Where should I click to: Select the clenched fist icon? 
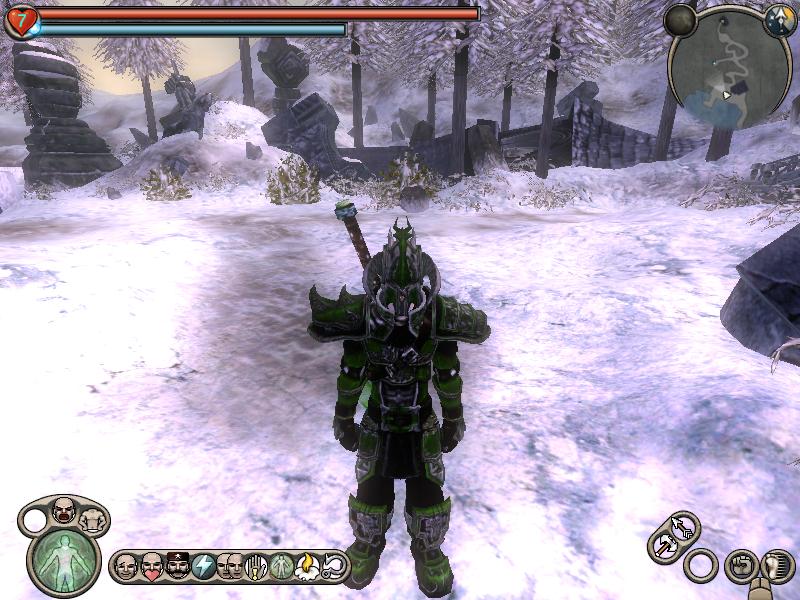(x=741, y=565)
